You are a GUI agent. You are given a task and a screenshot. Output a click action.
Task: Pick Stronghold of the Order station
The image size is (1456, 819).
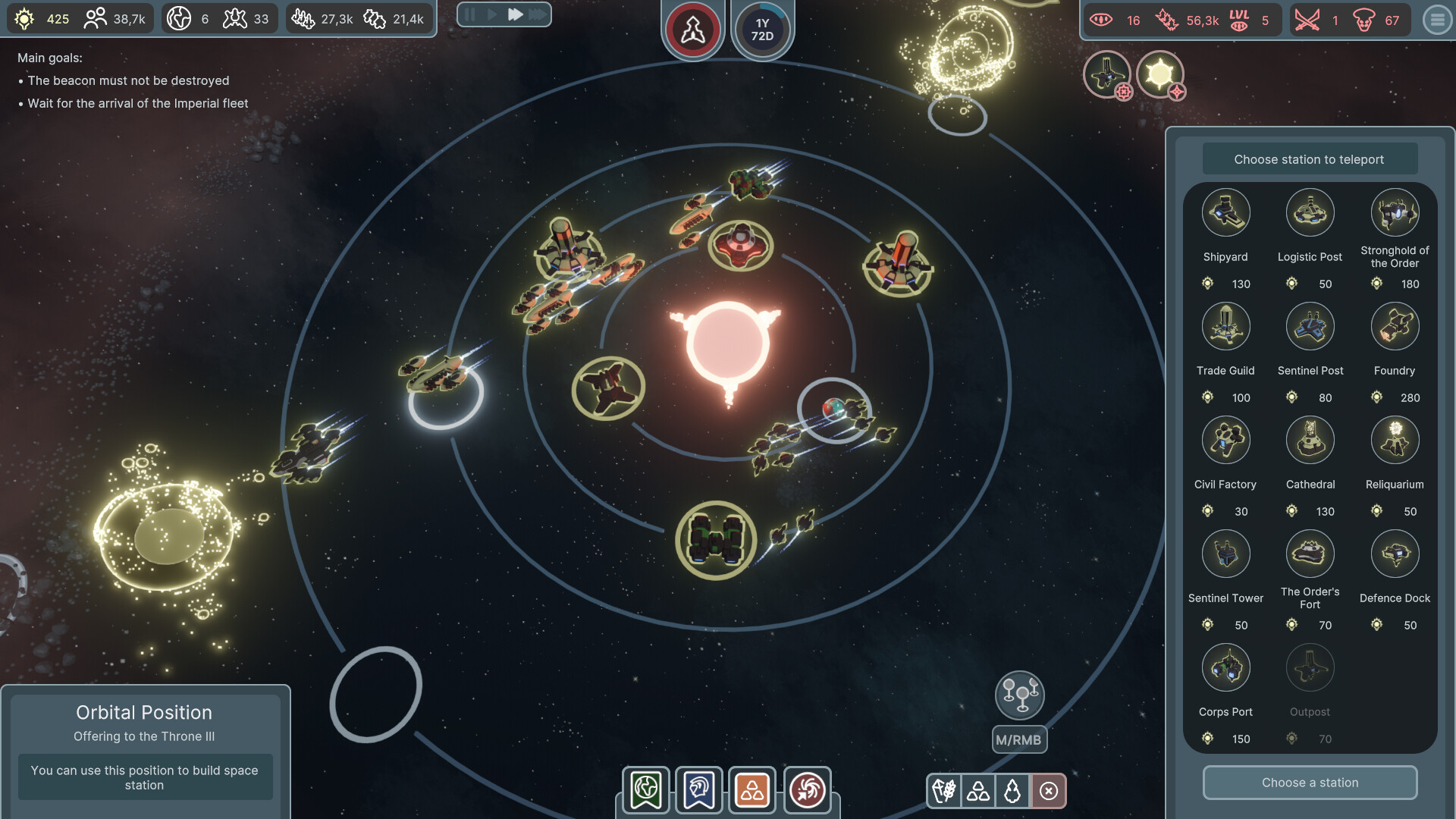[1395, 213]
